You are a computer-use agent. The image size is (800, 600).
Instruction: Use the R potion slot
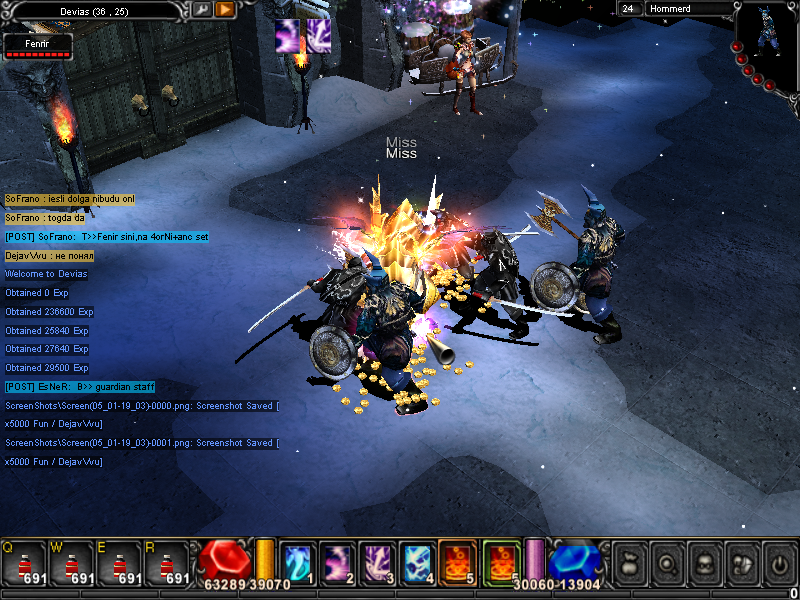pyautogui.click(x=168, y=563)
